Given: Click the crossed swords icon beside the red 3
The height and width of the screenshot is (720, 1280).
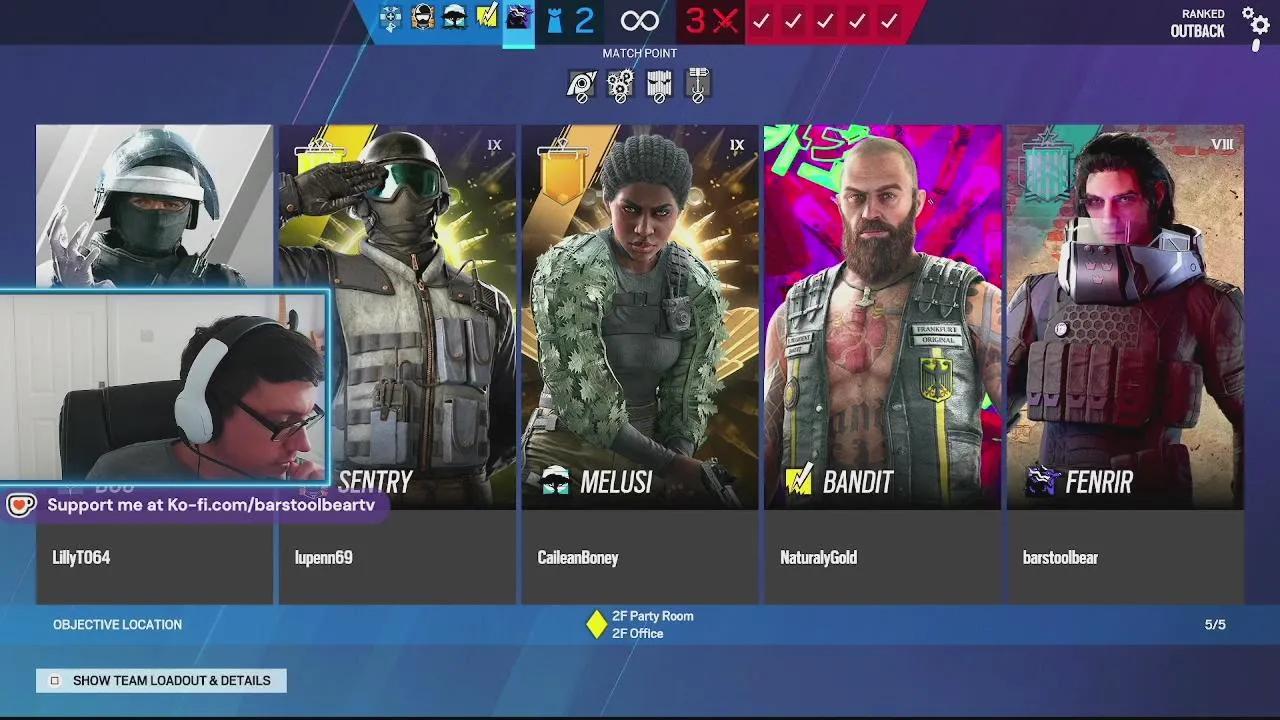Looking at the screenshot, I should [x=727, y=20].
